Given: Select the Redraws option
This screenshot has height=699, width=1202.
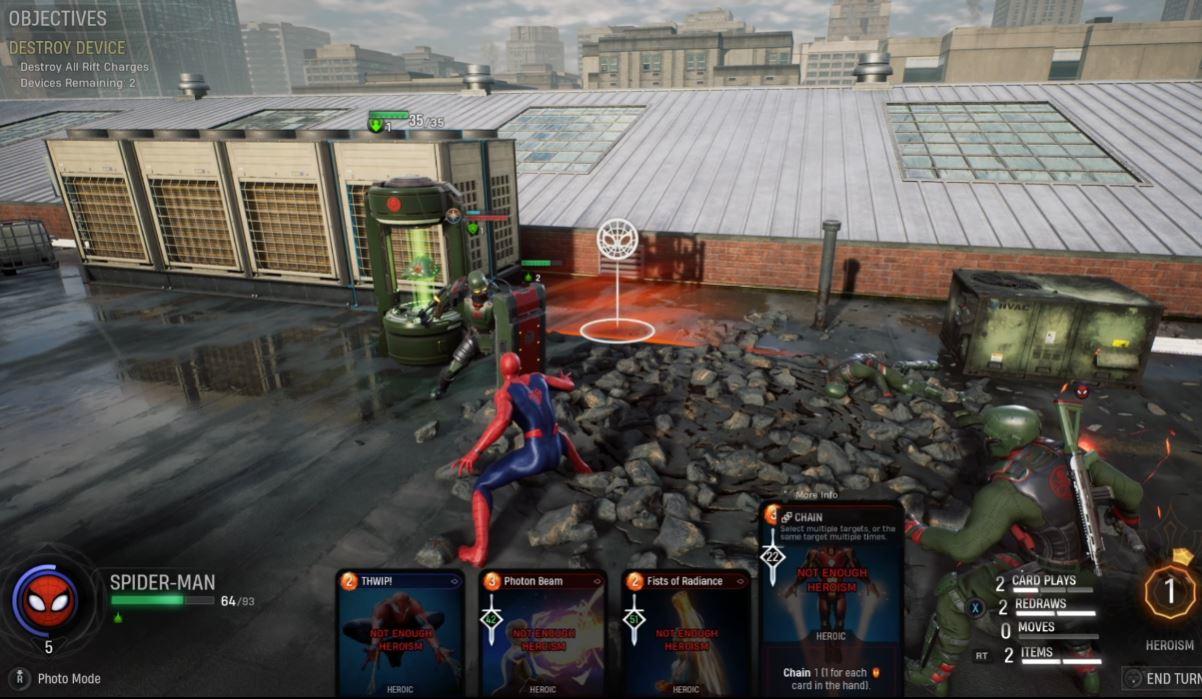Looking at the screenshot, I should pyautogui.click(x=1040, y=606).
